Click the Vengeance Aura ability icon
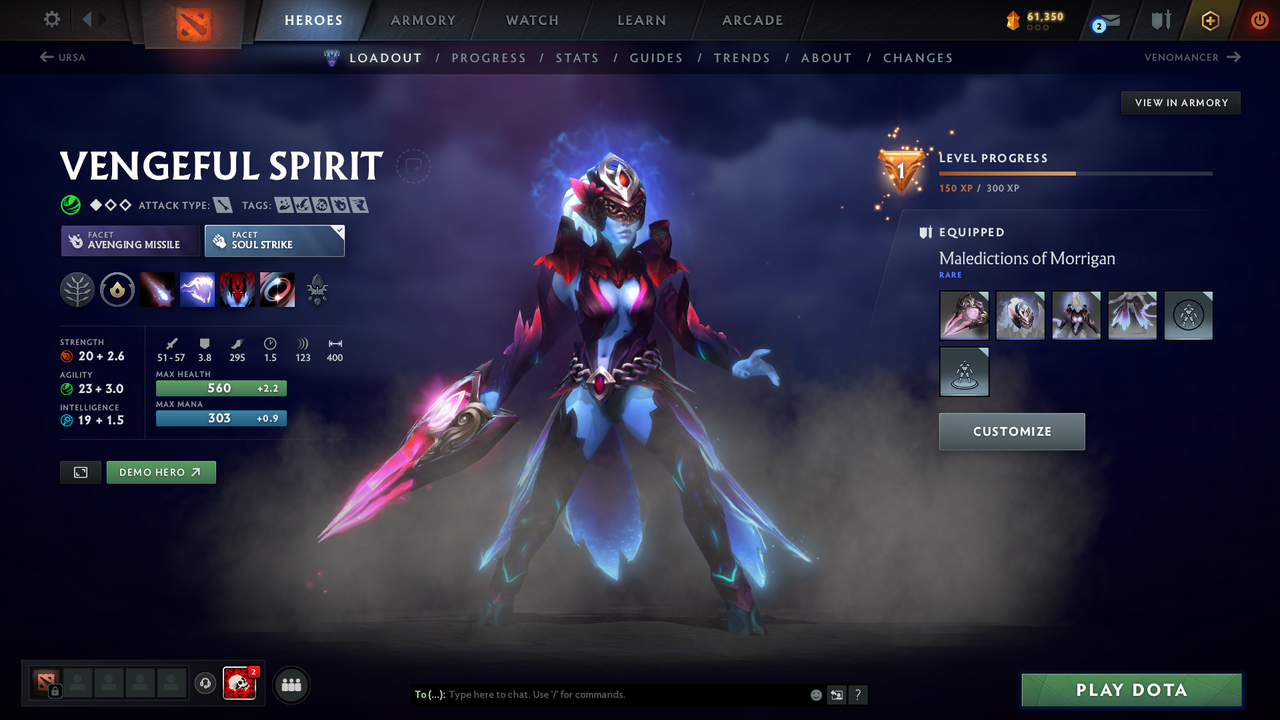1280x720 pixels. tap(237, 290)
